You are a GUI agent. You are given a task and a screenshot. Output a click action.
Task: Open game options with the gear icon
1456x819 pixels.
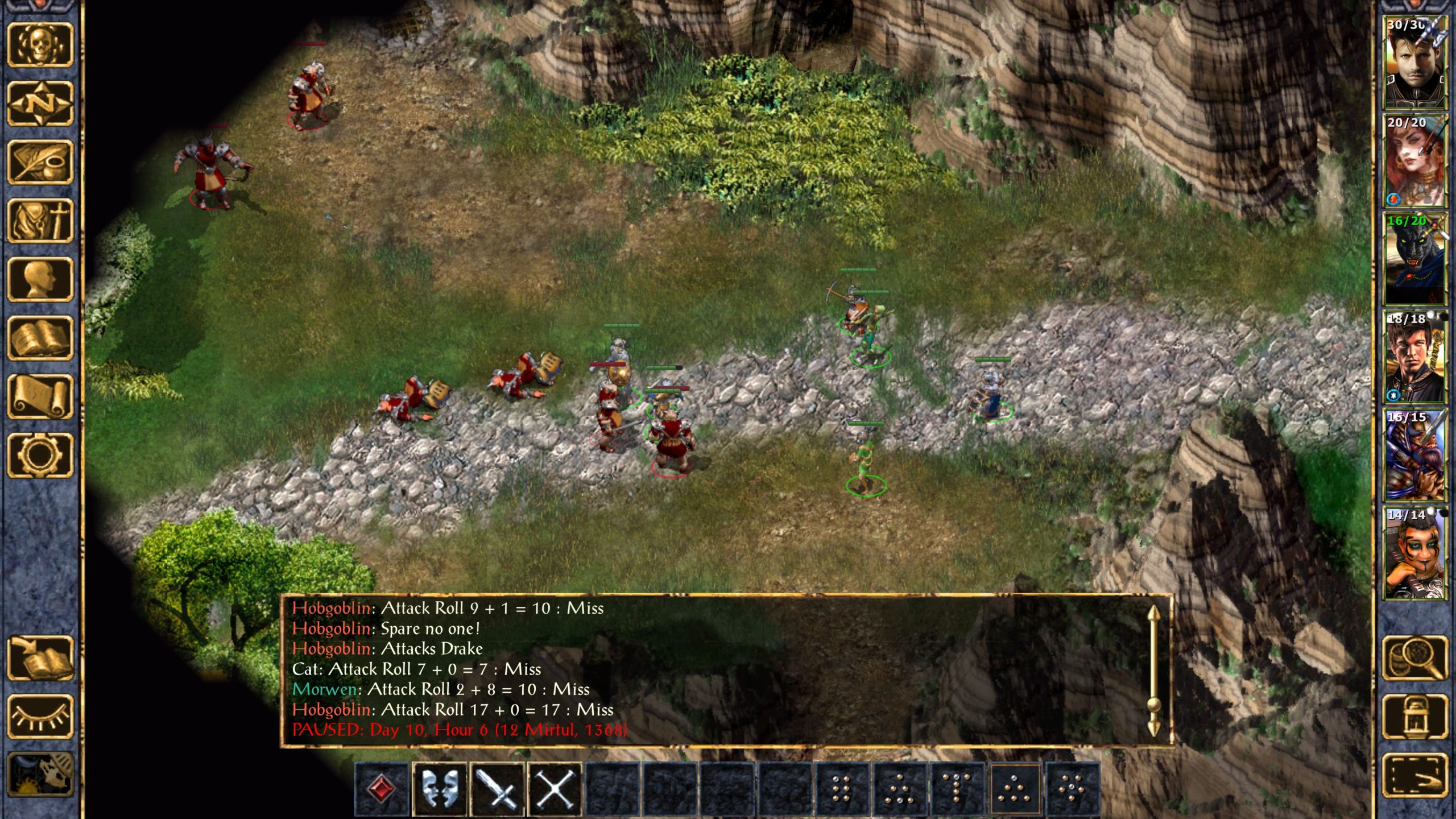40,456
